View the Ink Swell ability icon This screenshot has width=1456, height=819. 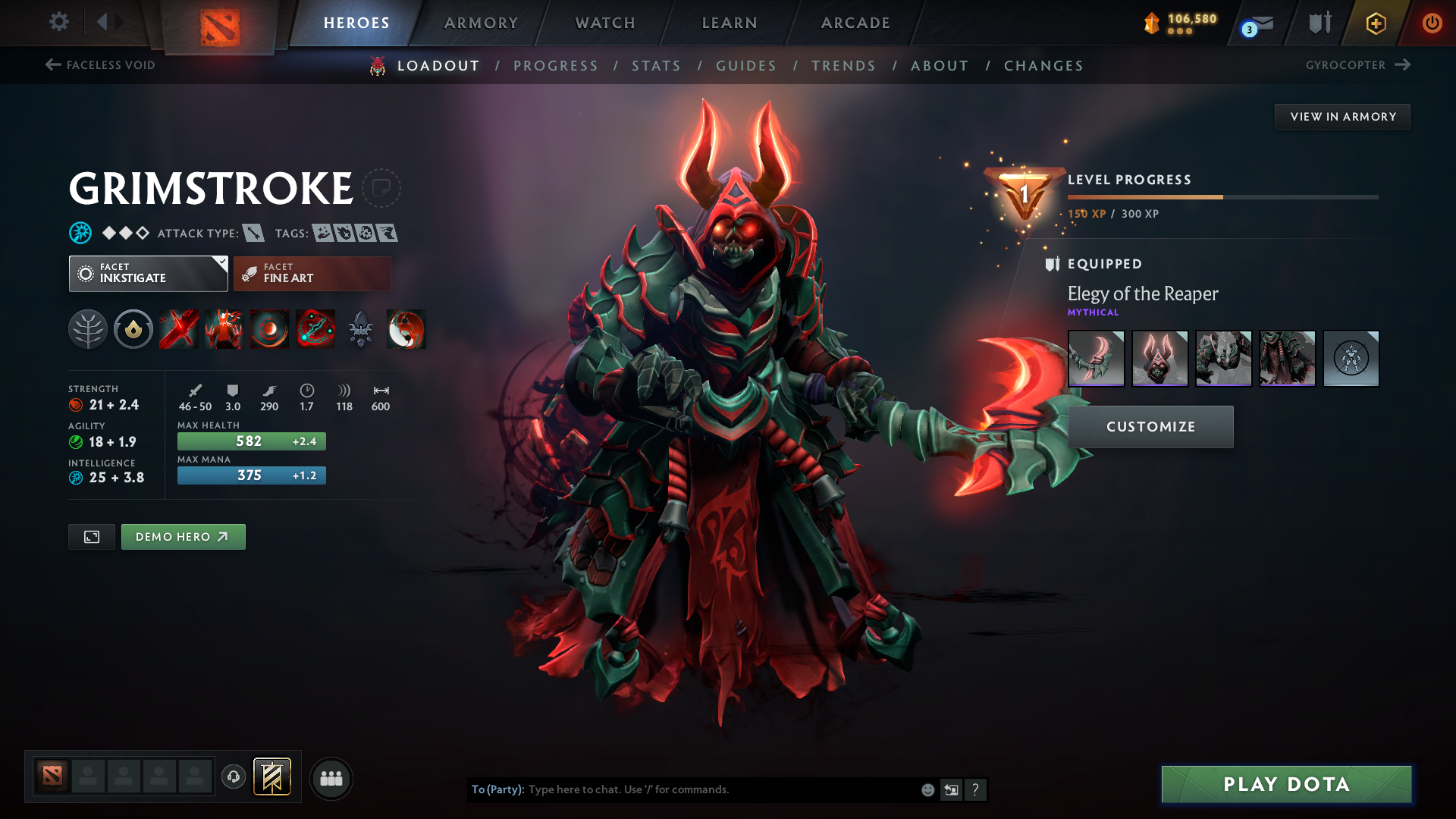pos(269,329)
